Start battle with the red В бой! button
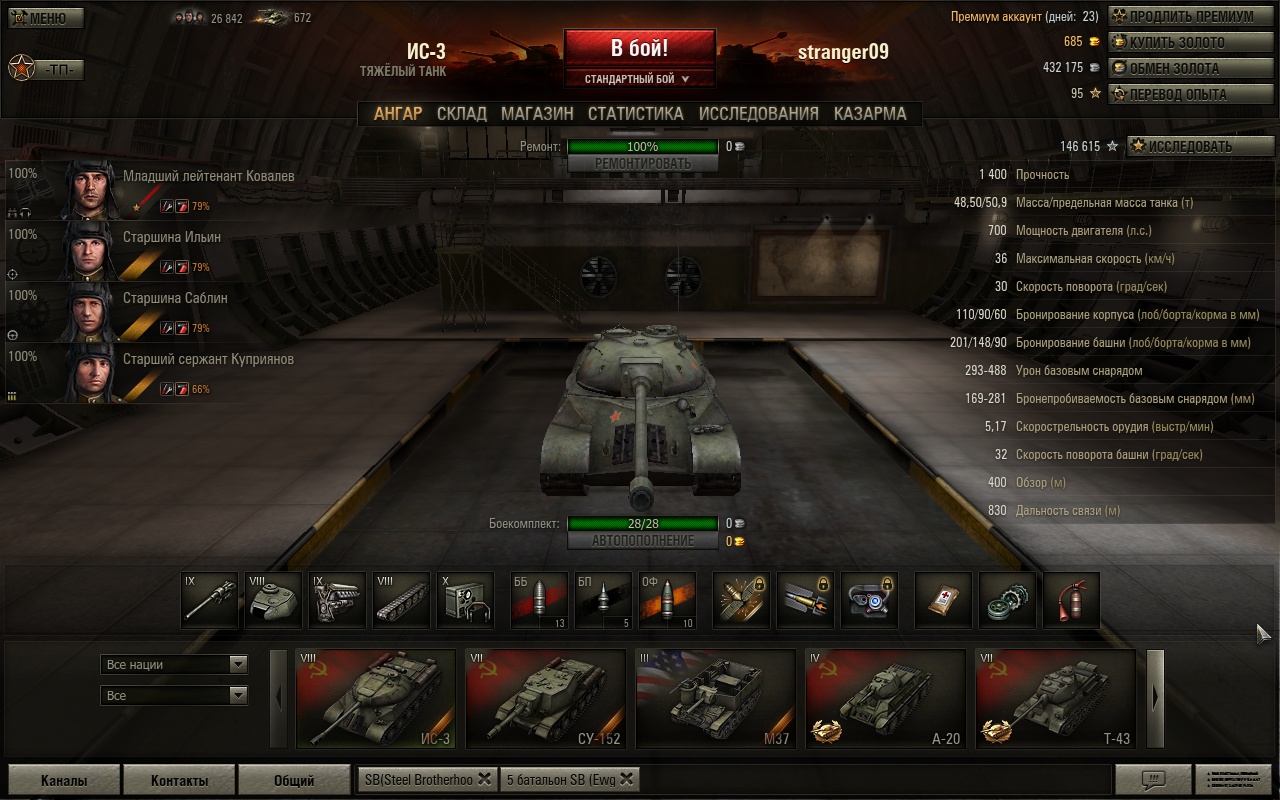Viewport: 1280px width, 800px height. (639, 48)
